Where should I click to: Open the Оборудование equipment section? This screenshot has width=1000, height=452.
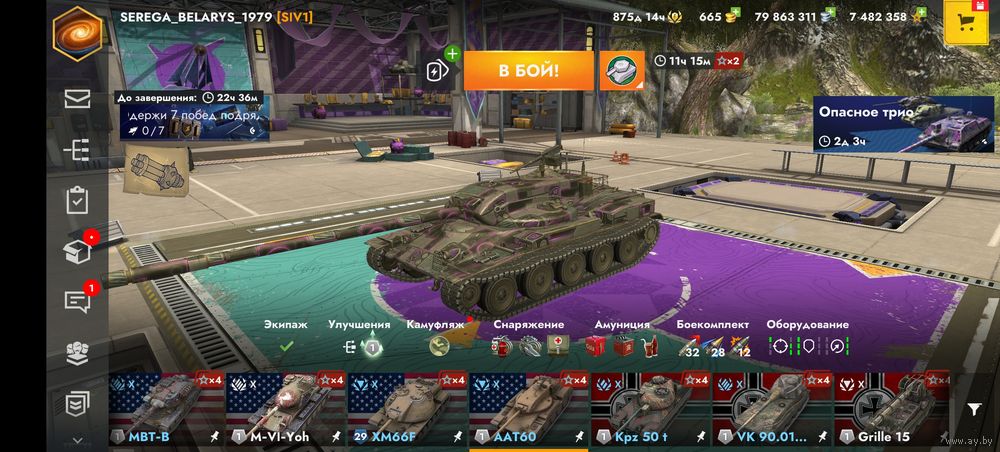807,346
